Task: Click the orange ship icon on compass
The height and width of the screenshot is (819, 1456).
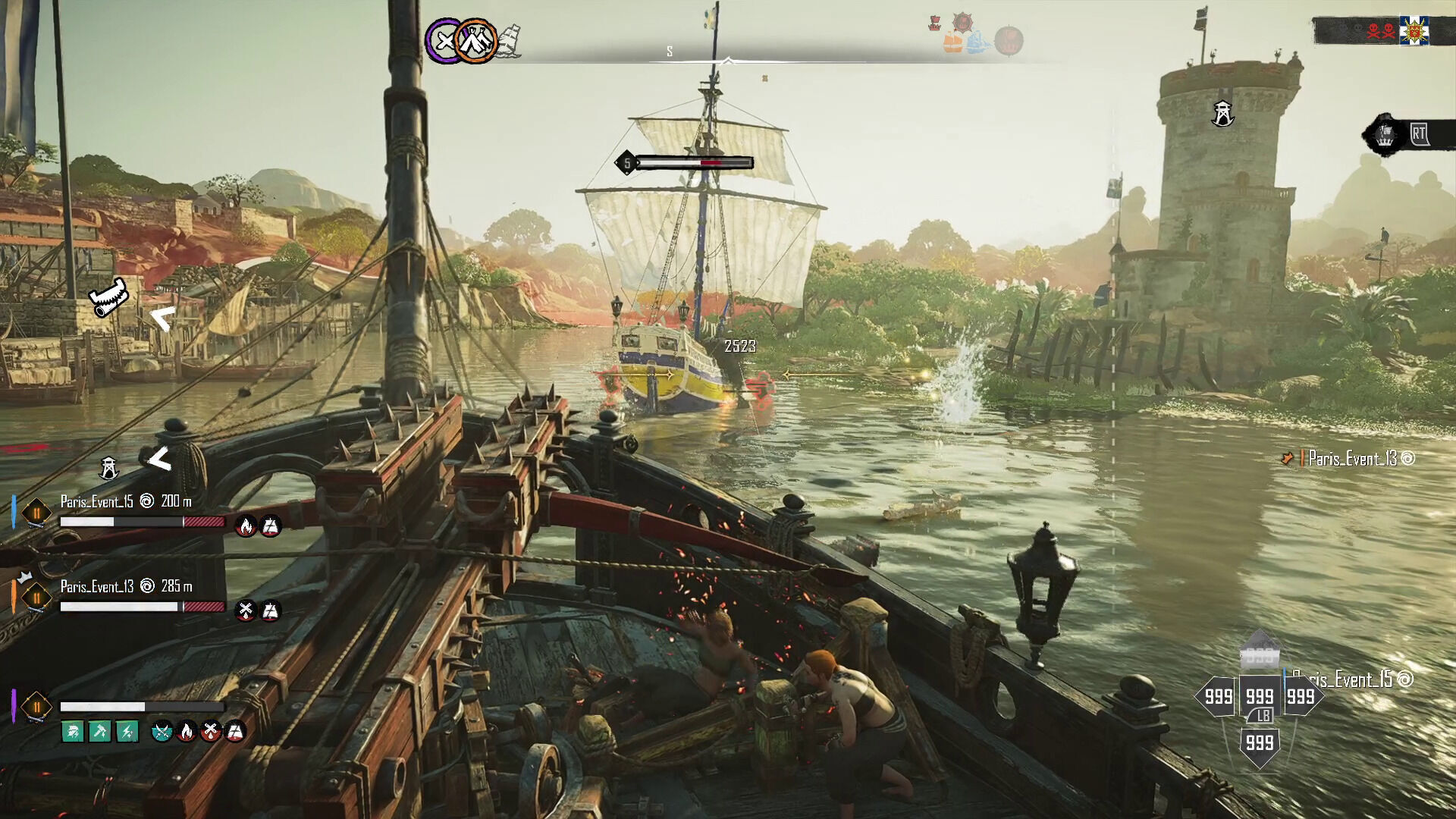Action: click(x=953, y=42)
